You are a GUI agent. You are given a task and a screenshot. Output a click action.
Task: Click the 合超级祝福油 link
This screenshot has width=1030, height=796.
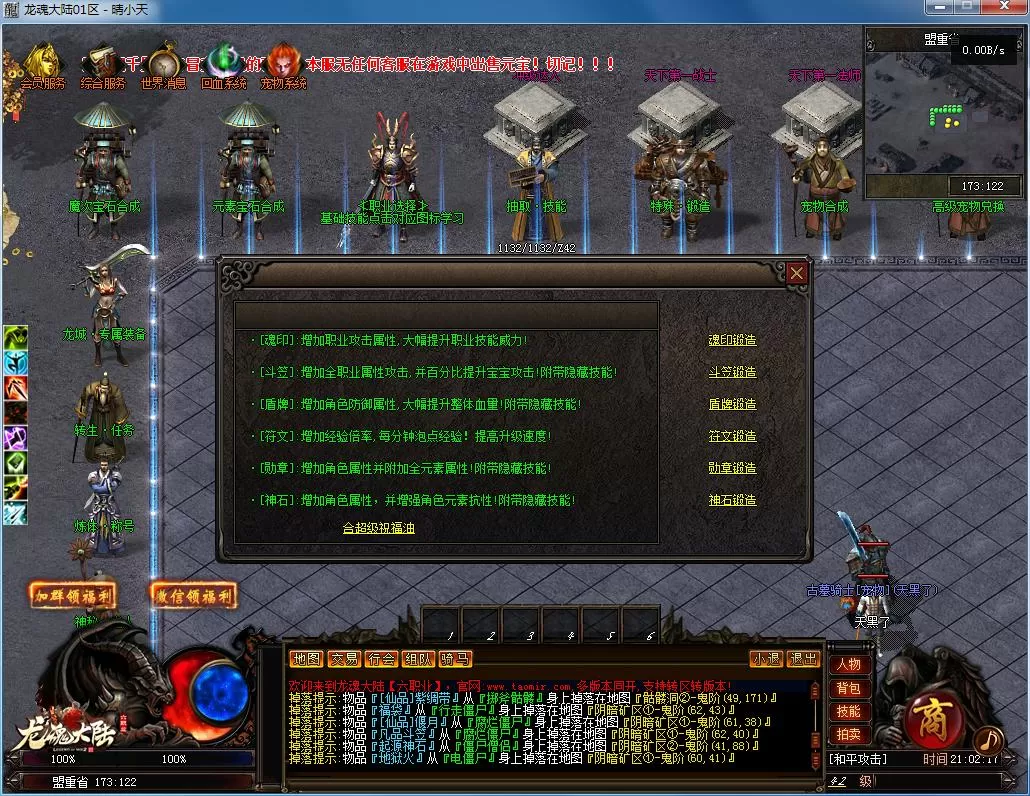tap(378, 528)
